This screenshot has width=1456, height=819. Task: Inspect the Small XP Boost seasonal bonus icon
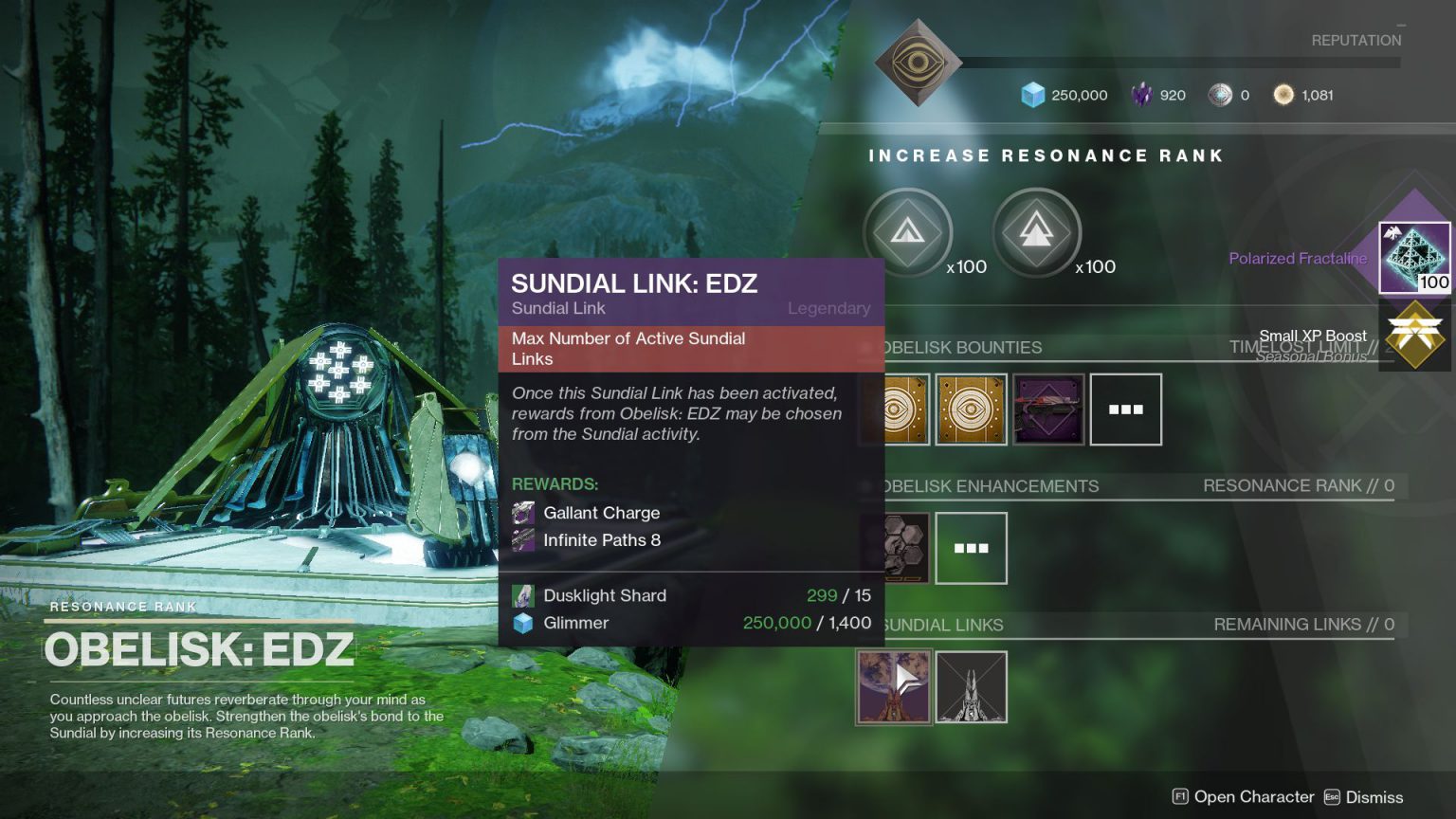[1414, 336]
